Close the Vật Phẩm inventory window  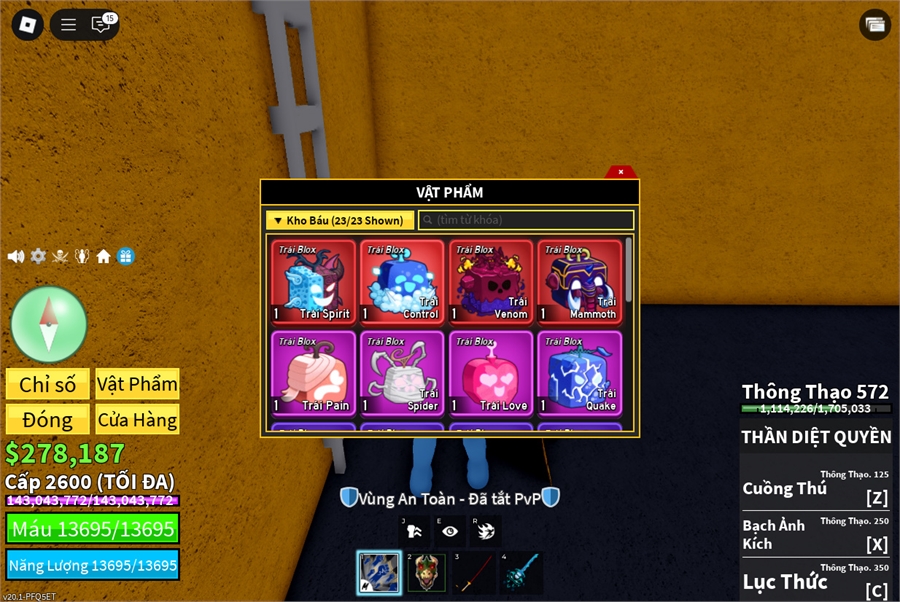pyautogui.click(x=621, y=172)
